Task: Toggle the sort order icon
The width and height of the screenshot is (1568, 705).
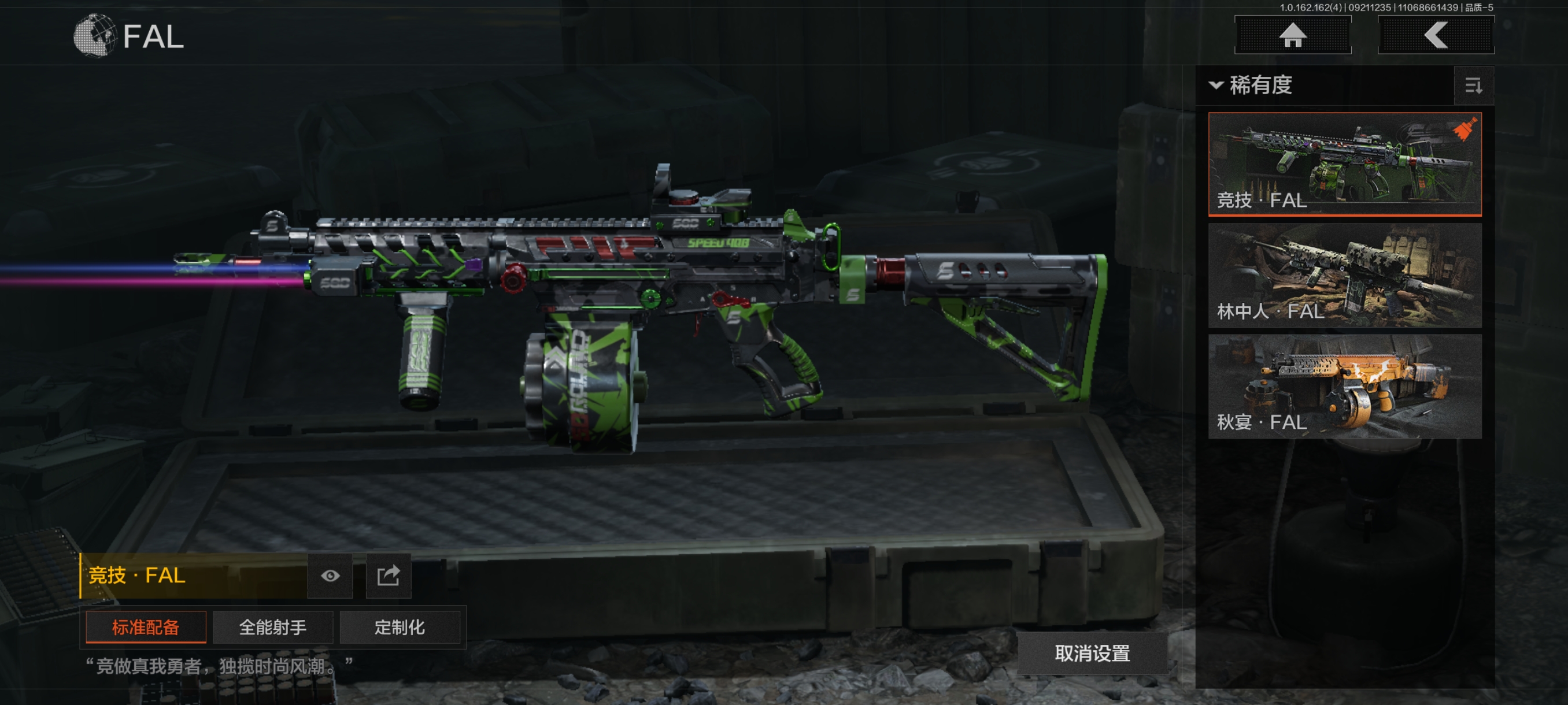Action: click(x=1473, y=86)
